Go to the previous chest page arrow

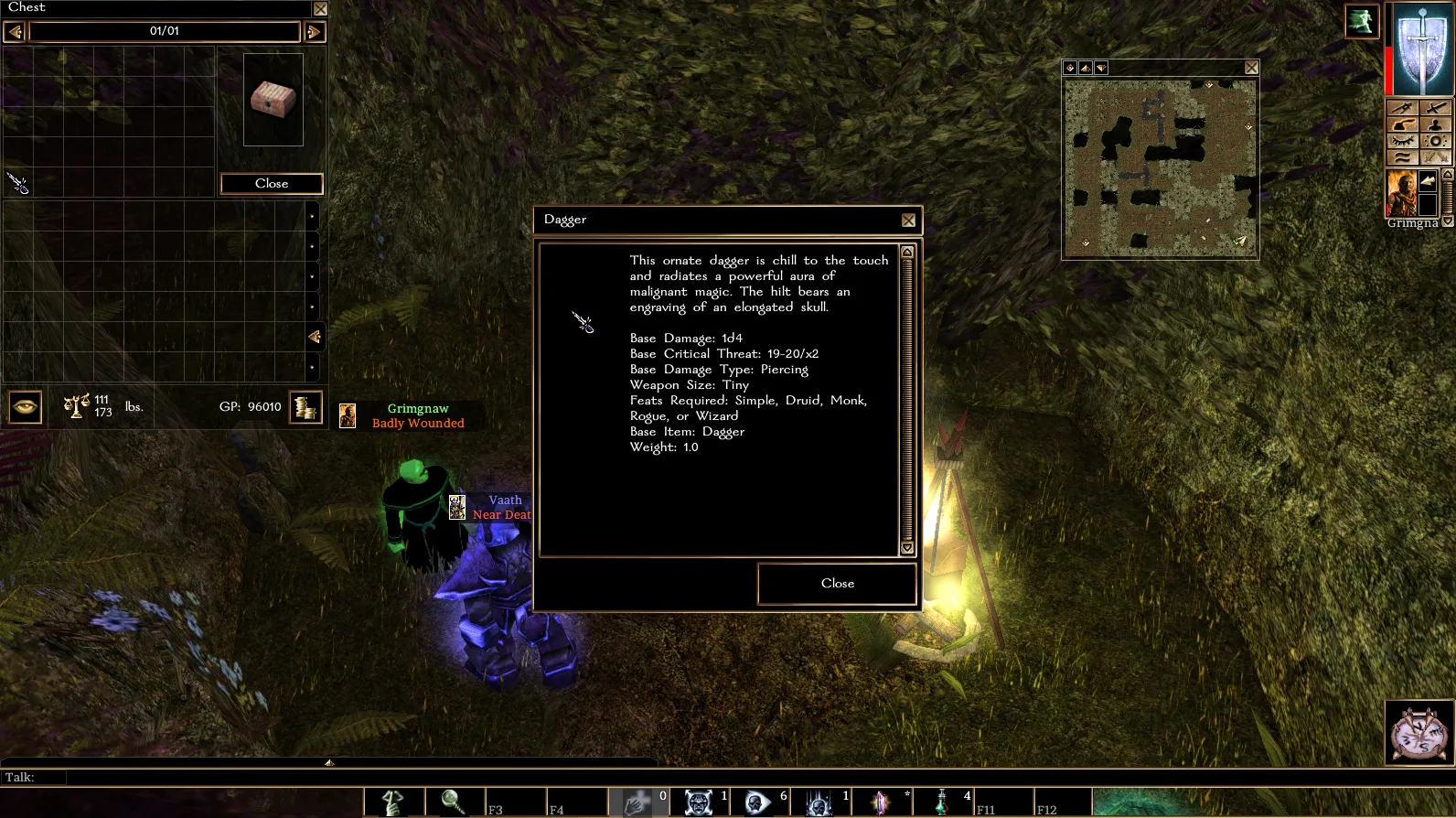15,32
